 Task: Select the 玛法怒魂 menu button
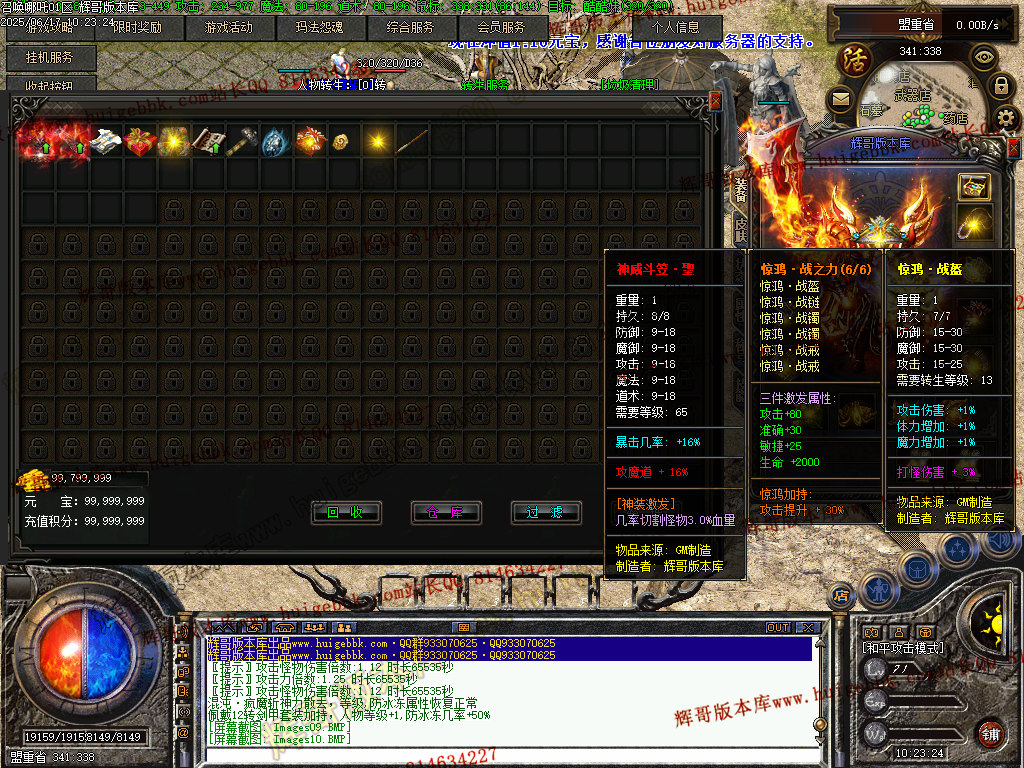319,28
